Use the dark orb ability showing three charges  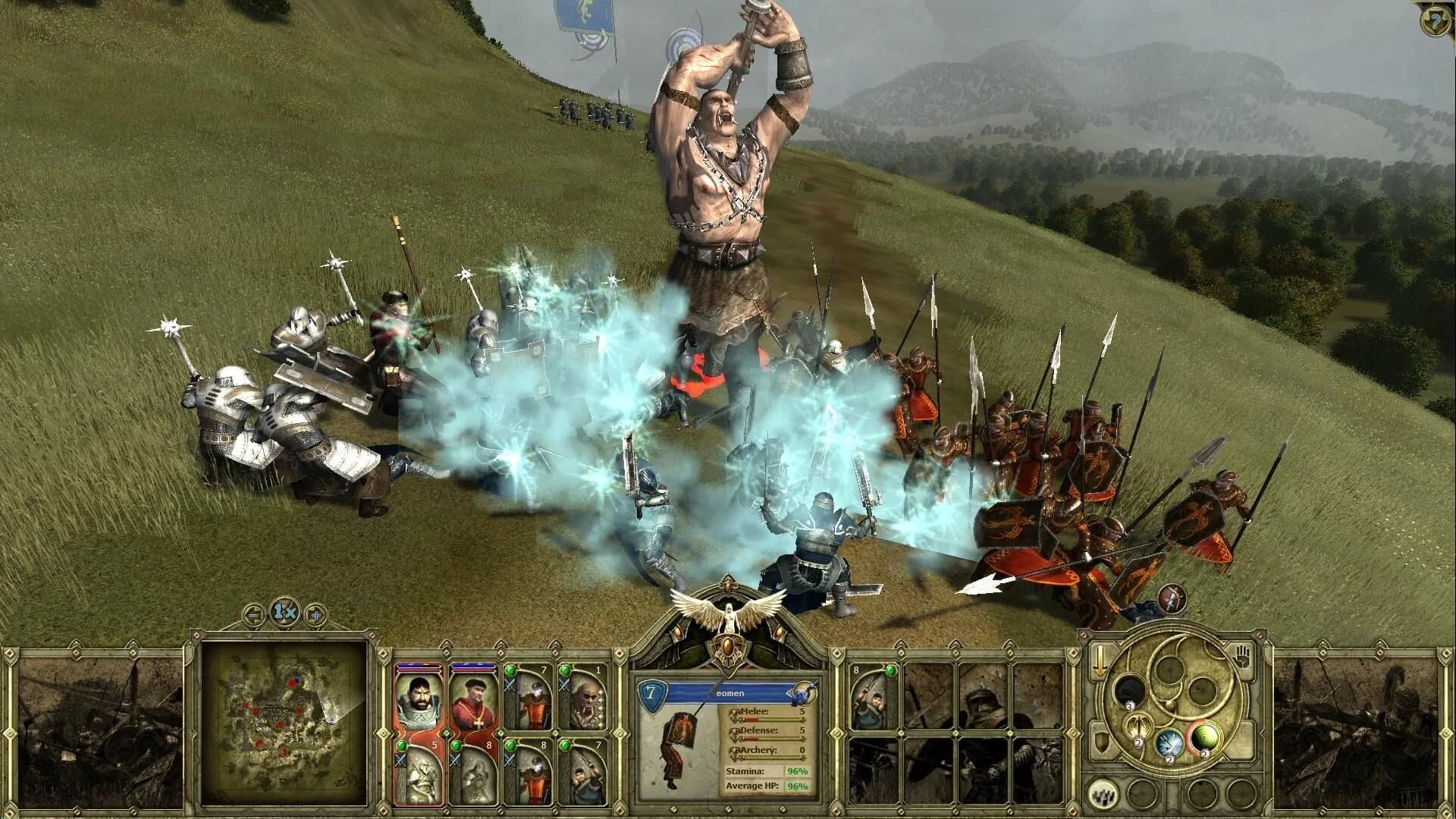pos(1128,693)
